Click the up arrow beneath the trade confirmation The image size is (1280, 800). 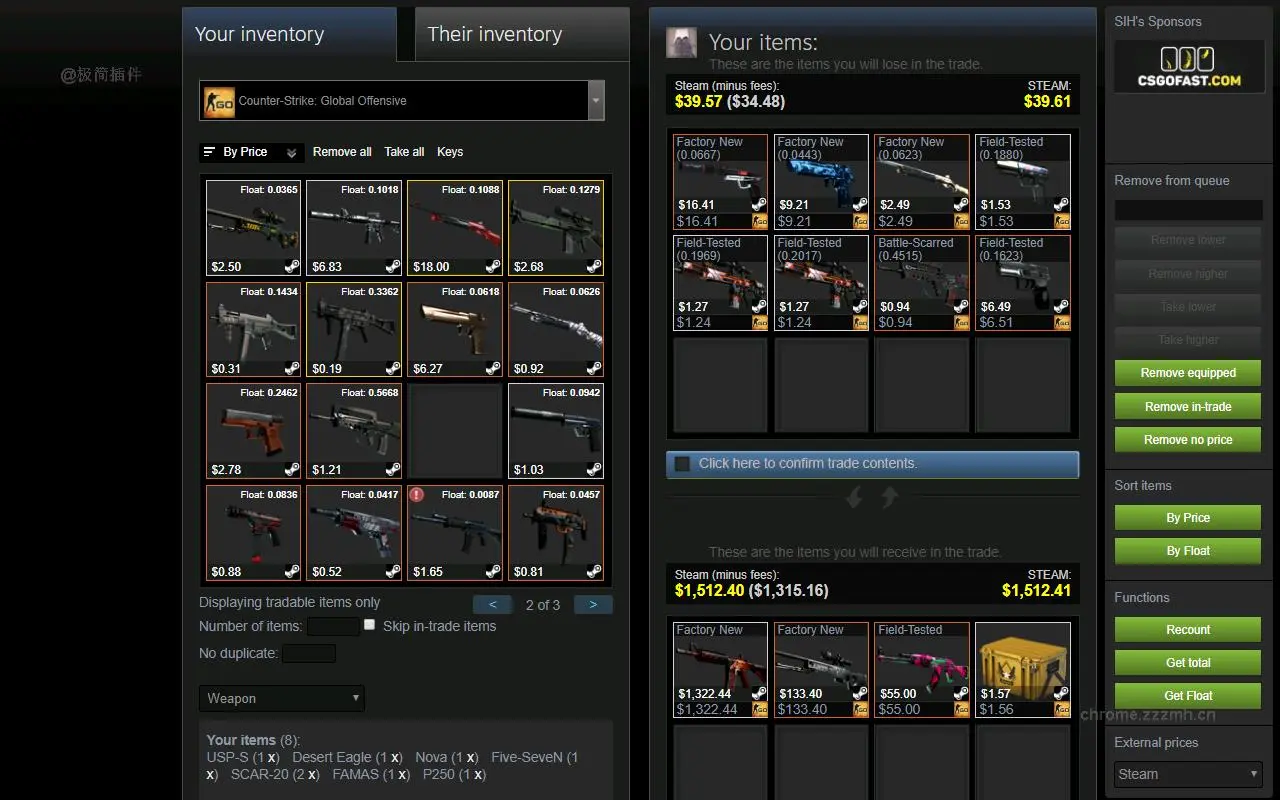point(889,497)
